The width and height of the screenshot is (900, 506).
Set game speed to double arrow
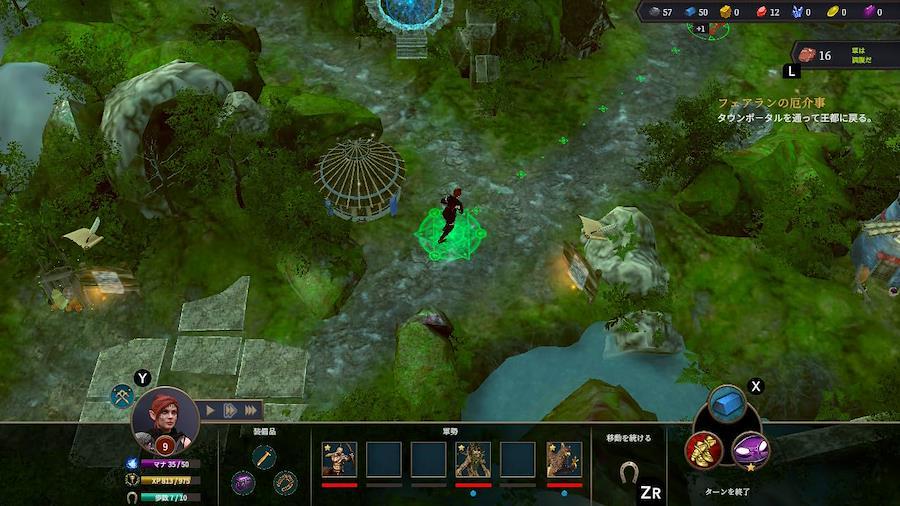click(230, 410)
